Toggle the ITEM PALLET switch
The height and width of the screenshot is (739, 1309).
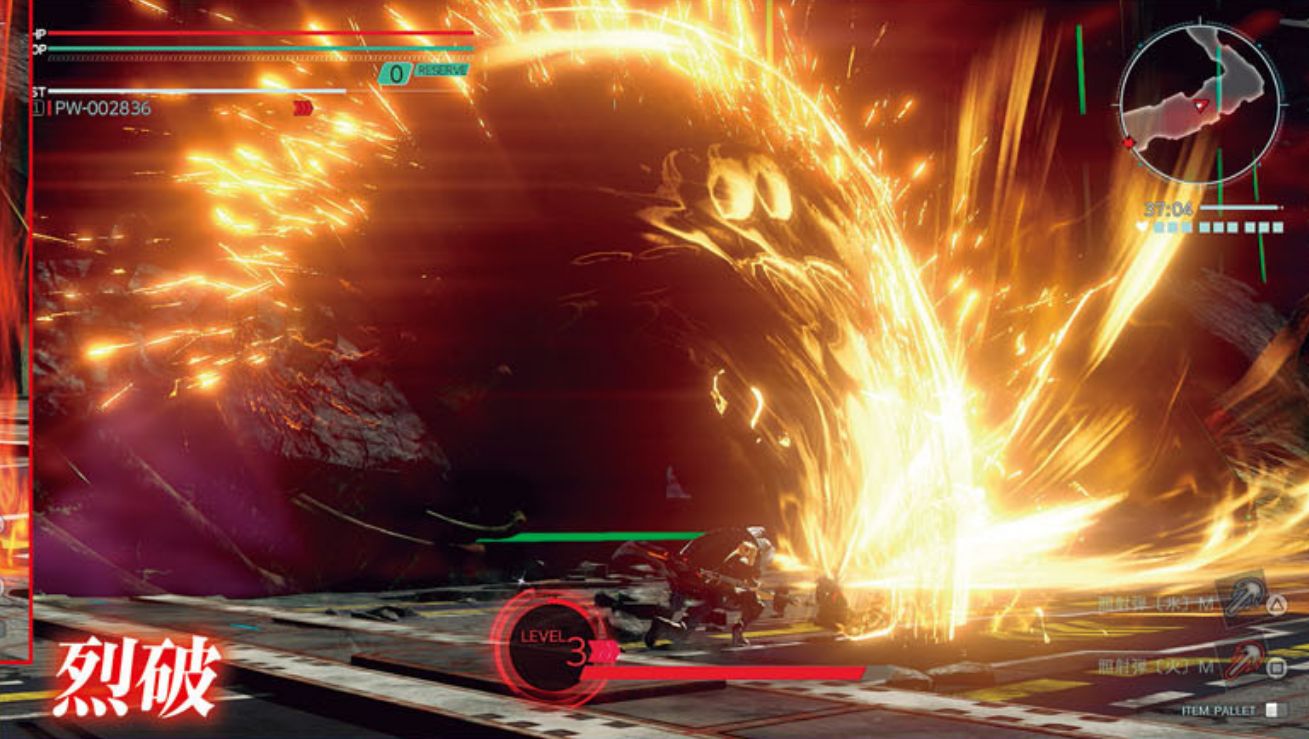1272,710
